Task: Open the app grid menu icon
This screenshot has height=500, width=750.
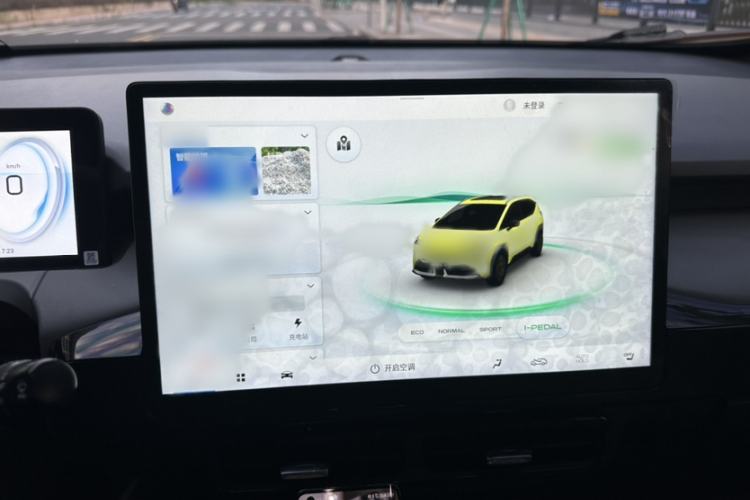Action: point(241,378)
